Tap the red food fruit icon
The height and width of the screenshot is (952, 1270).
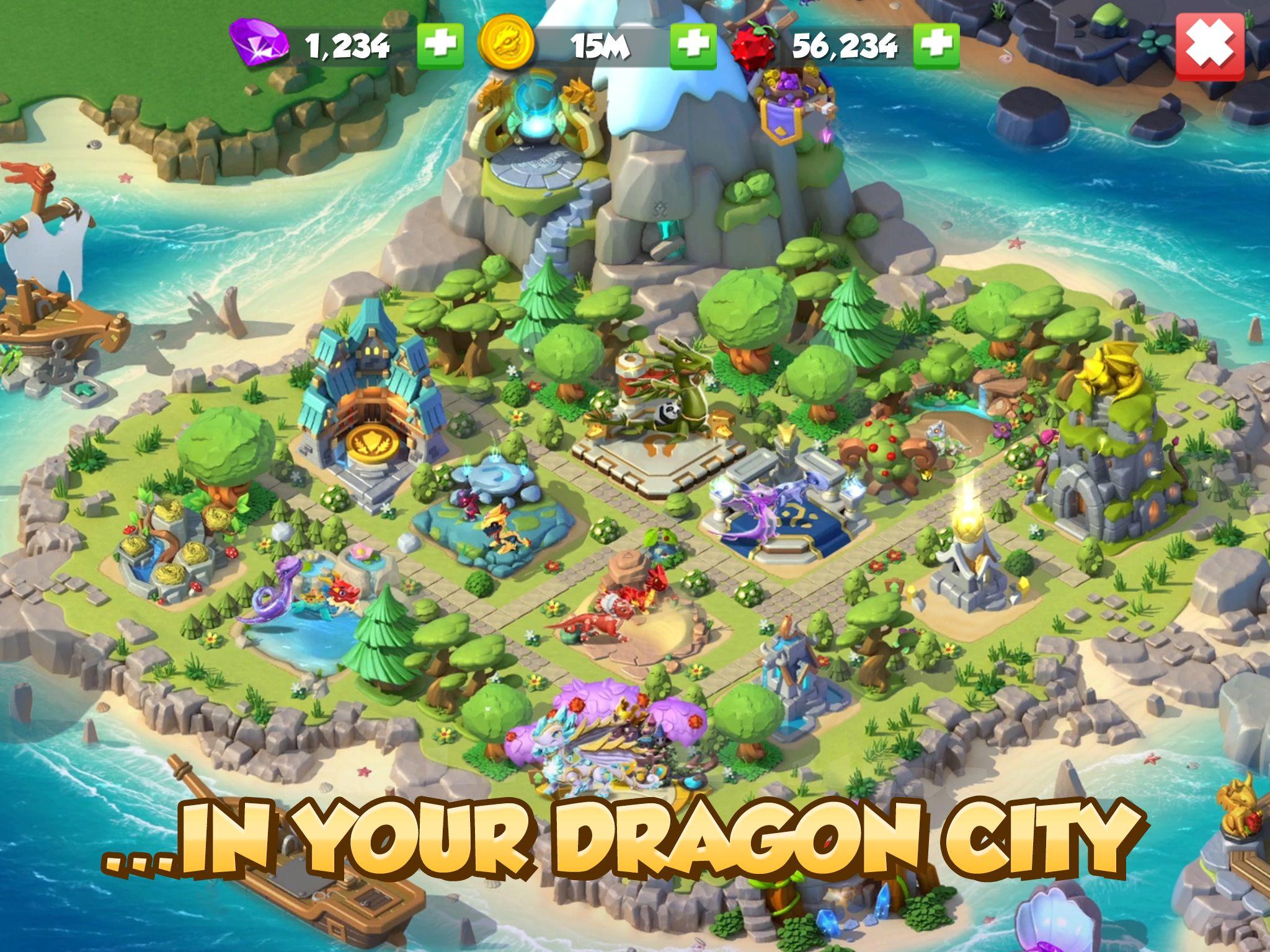click(757, 43)
